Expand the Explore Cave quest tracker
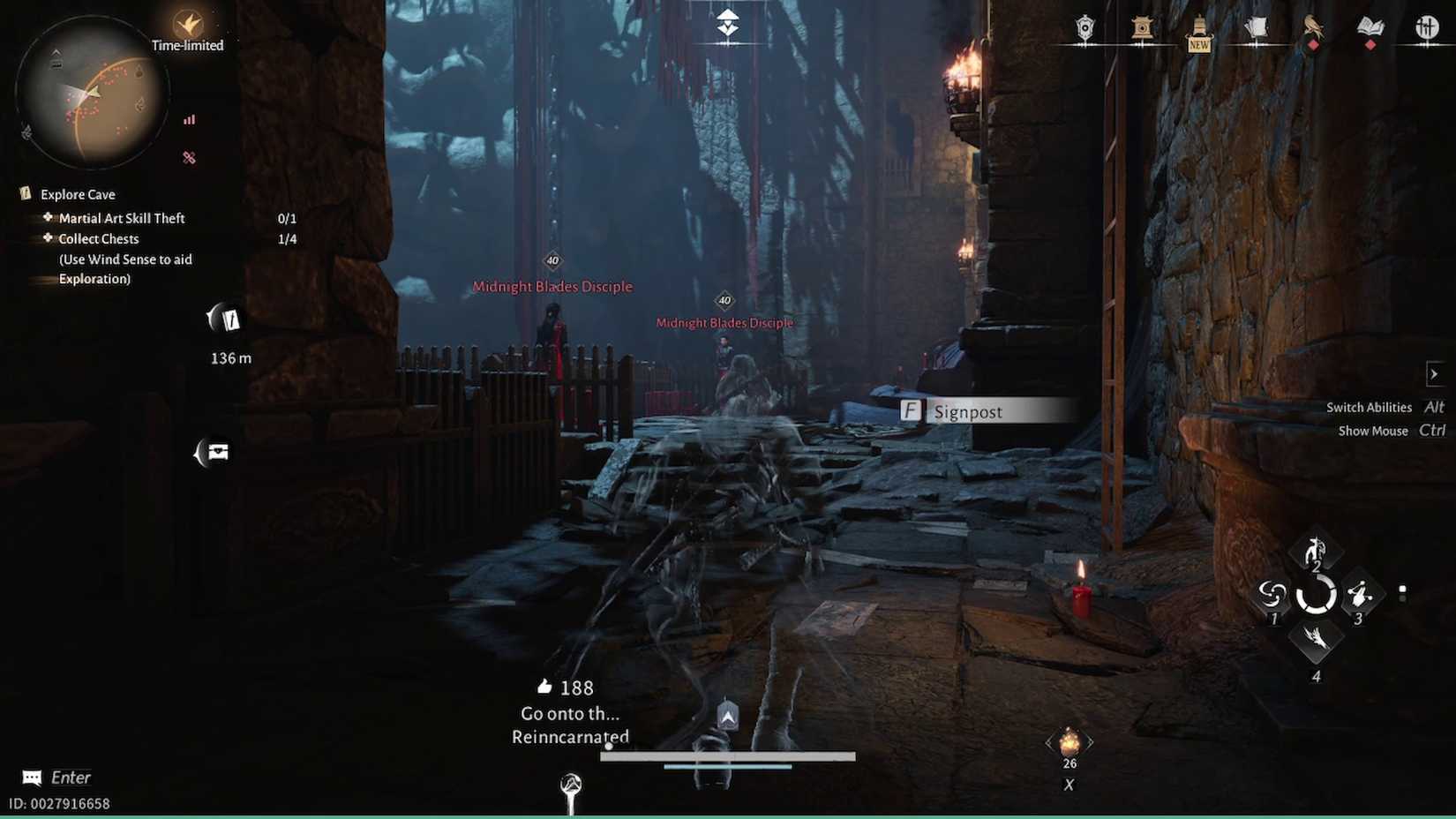 (x=78, y=194)
